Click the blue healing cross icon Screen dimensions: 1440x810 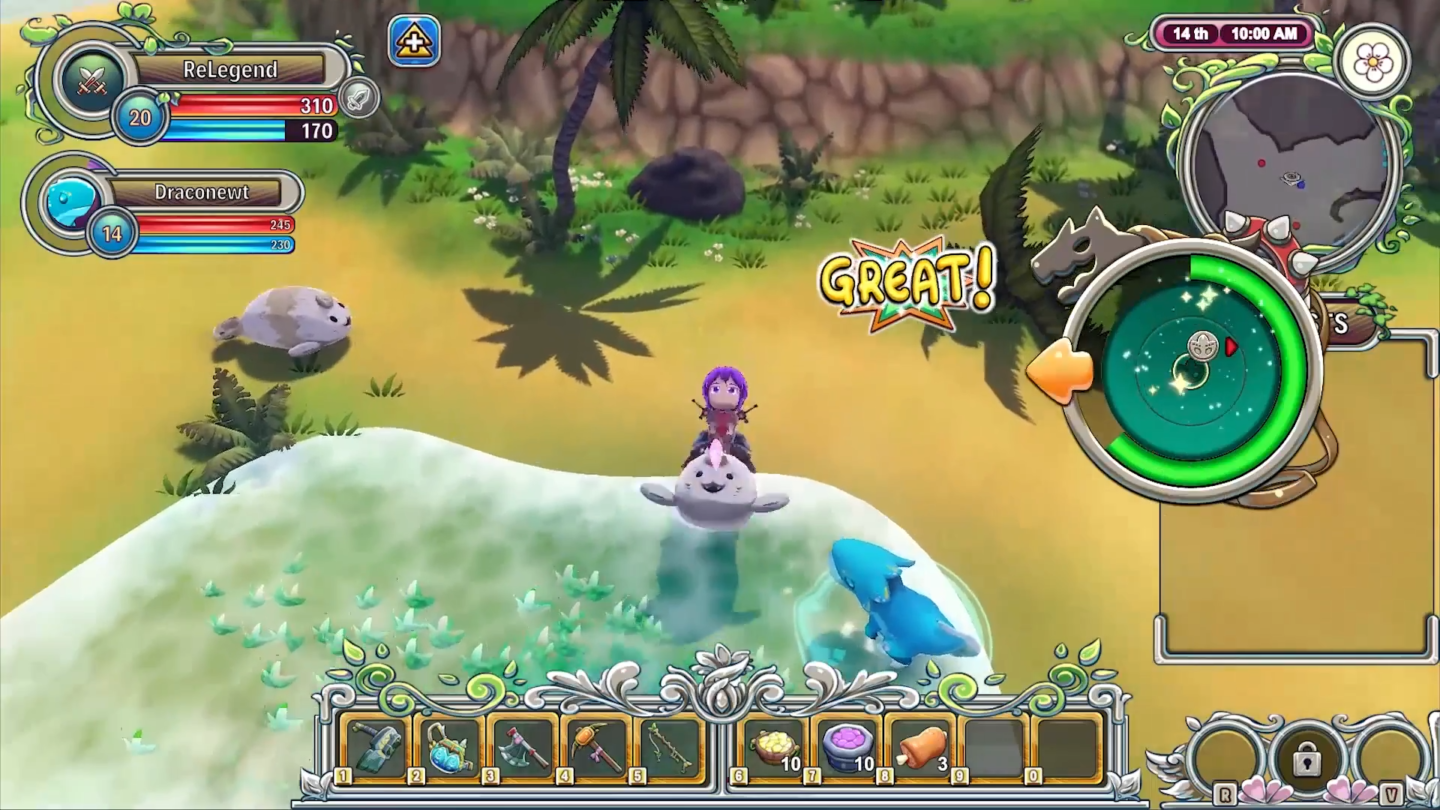(414, 40)
